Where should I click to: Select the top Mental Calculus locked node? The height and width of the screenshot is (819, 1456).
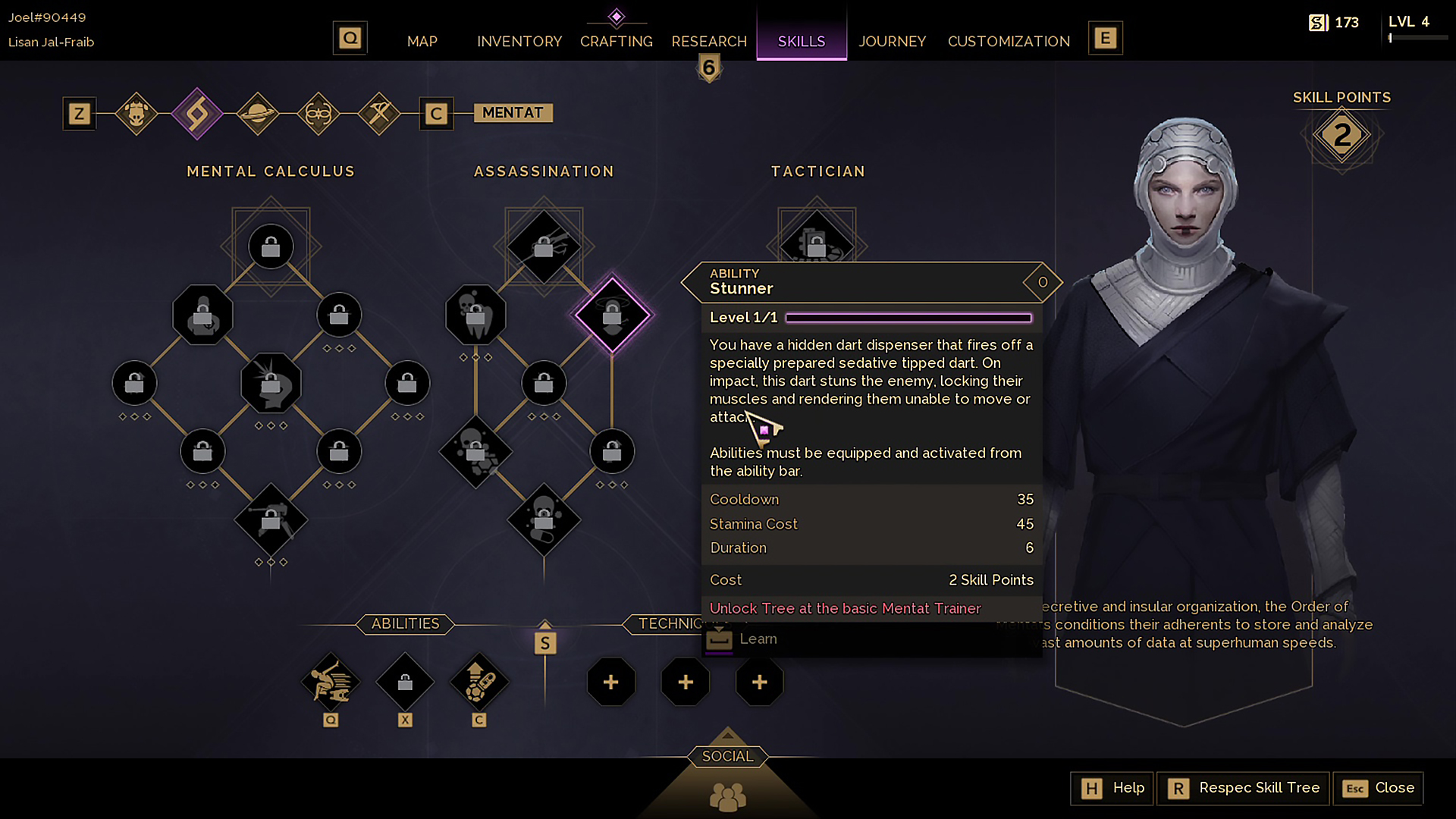click(271, 246)
